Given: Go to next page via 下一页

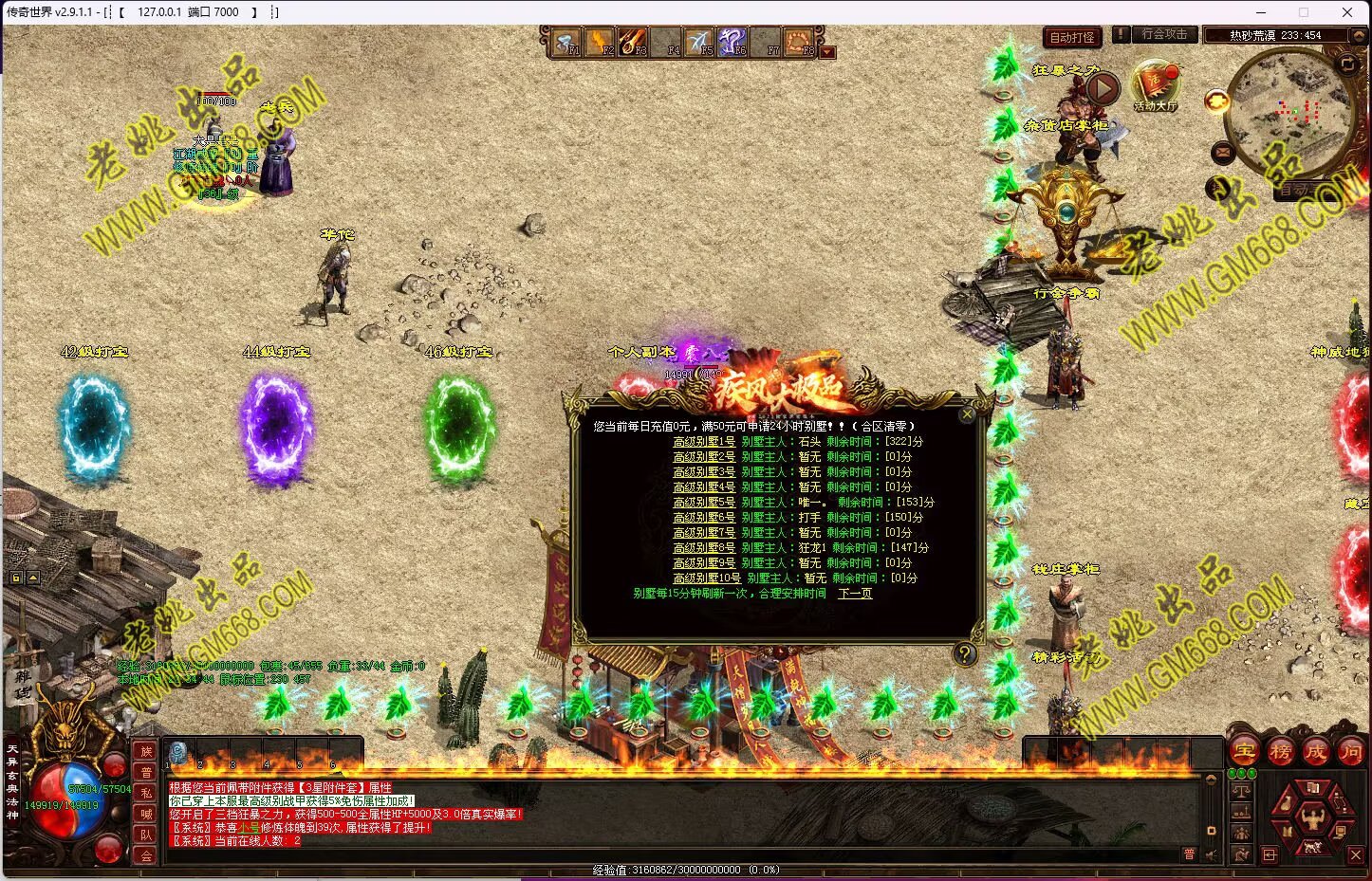Looking at the screenshot, I should [855, 594].
